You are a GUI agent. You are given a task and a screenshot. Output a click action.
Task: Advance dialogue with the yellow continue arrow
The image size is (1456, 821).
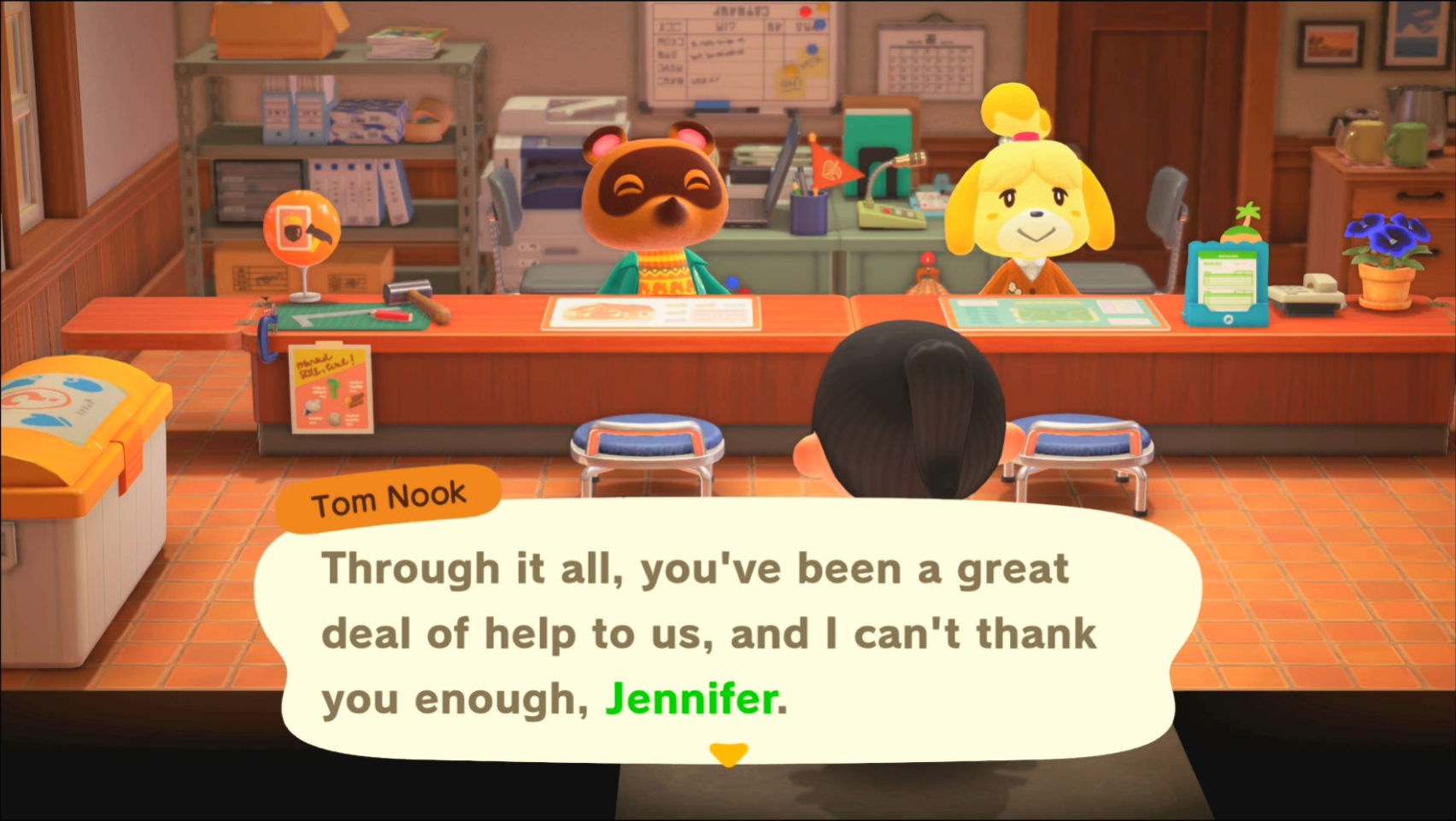pyautogui.click(x=728, y=754)
